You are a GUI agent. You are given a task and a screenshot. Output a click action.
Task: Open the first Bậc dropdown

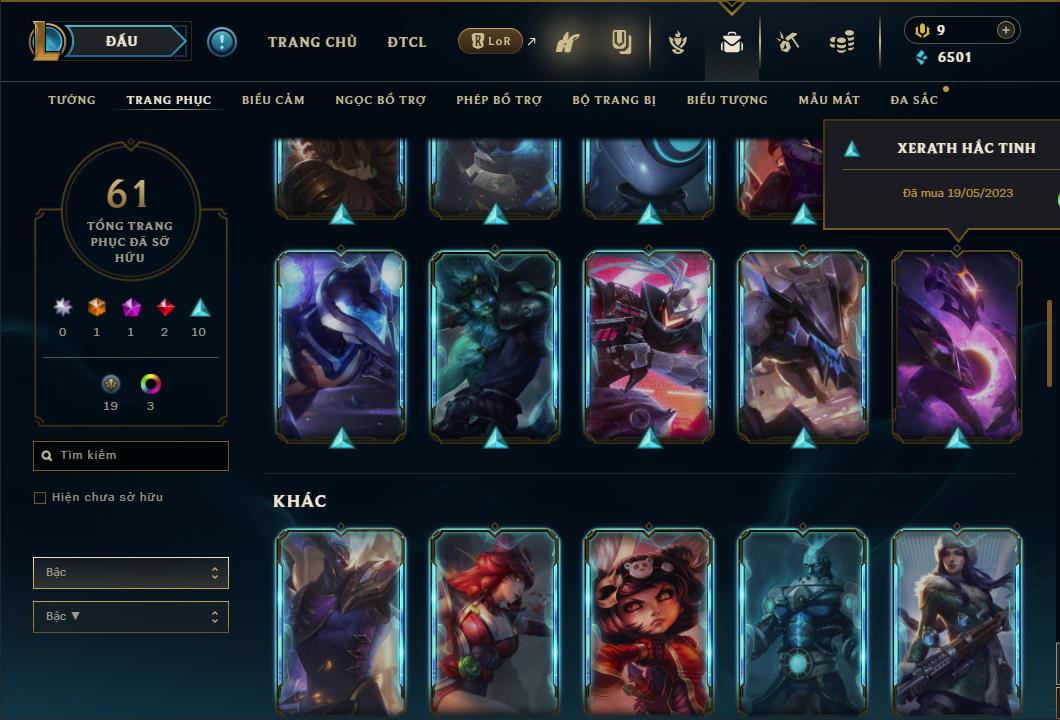131,573
